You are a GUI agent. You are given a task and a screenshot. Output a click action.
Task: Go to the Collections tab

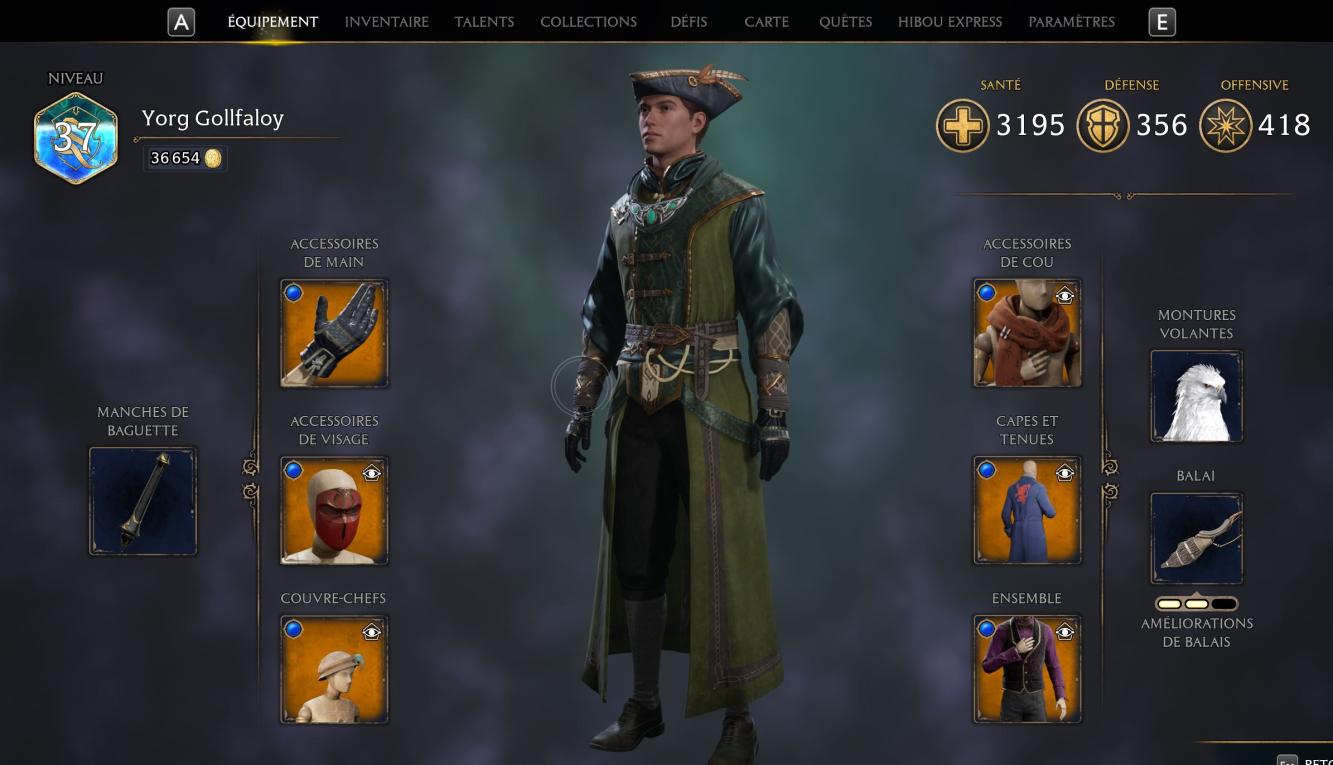[x=588, y=22]
